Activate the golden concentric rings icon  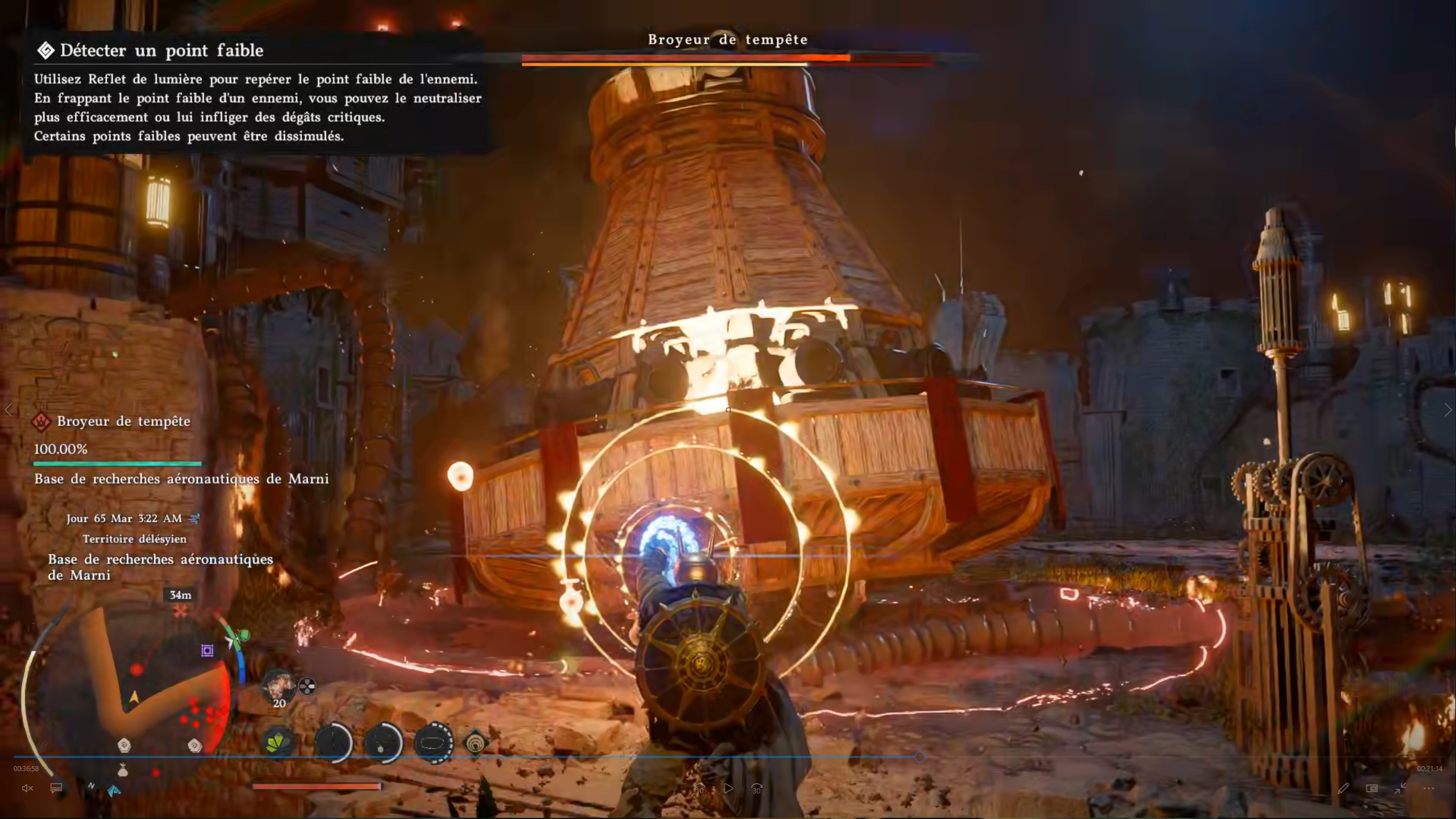(x=475, y=743)
